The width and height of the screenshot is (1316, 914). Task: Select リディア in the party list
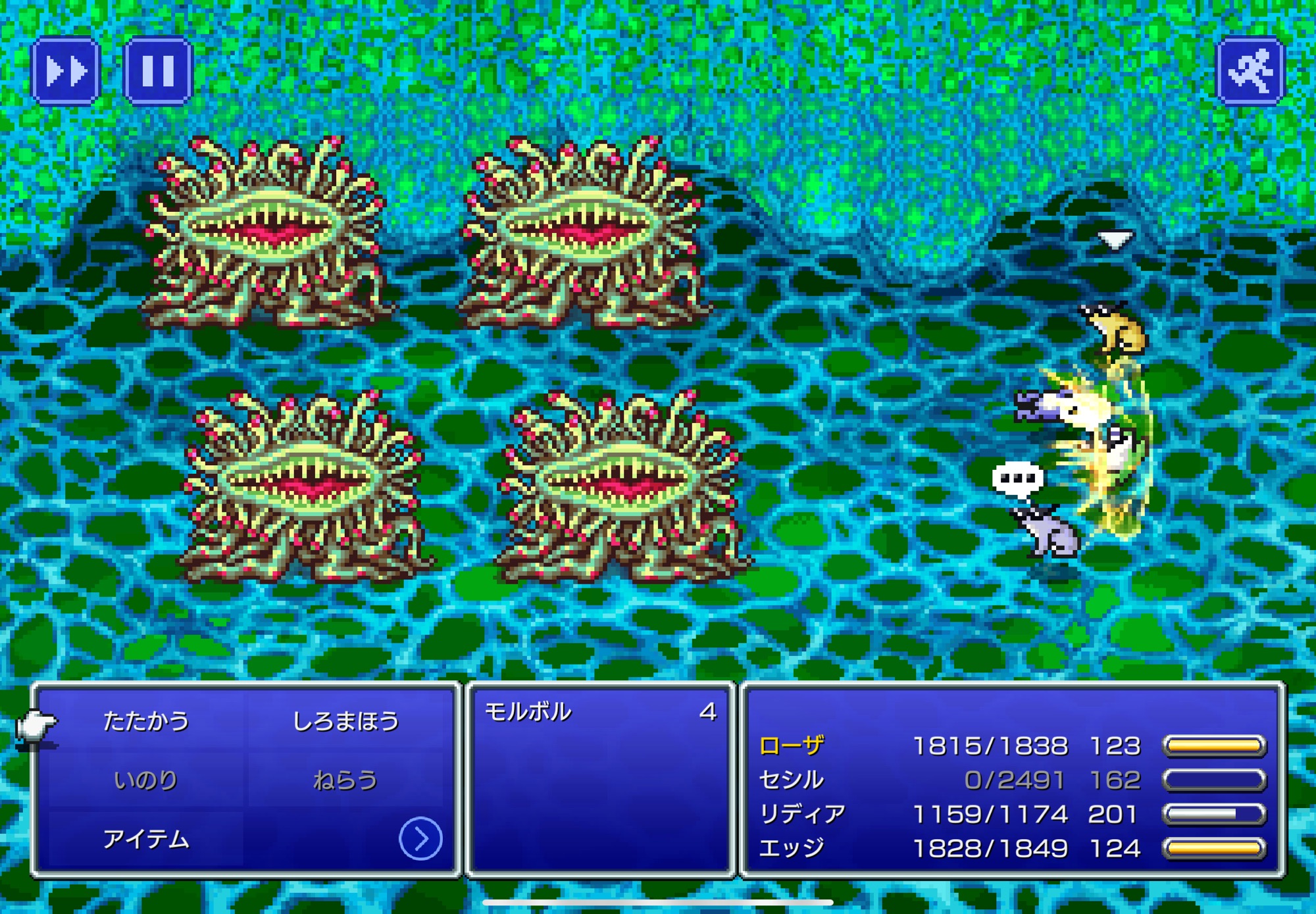(802, 814)
